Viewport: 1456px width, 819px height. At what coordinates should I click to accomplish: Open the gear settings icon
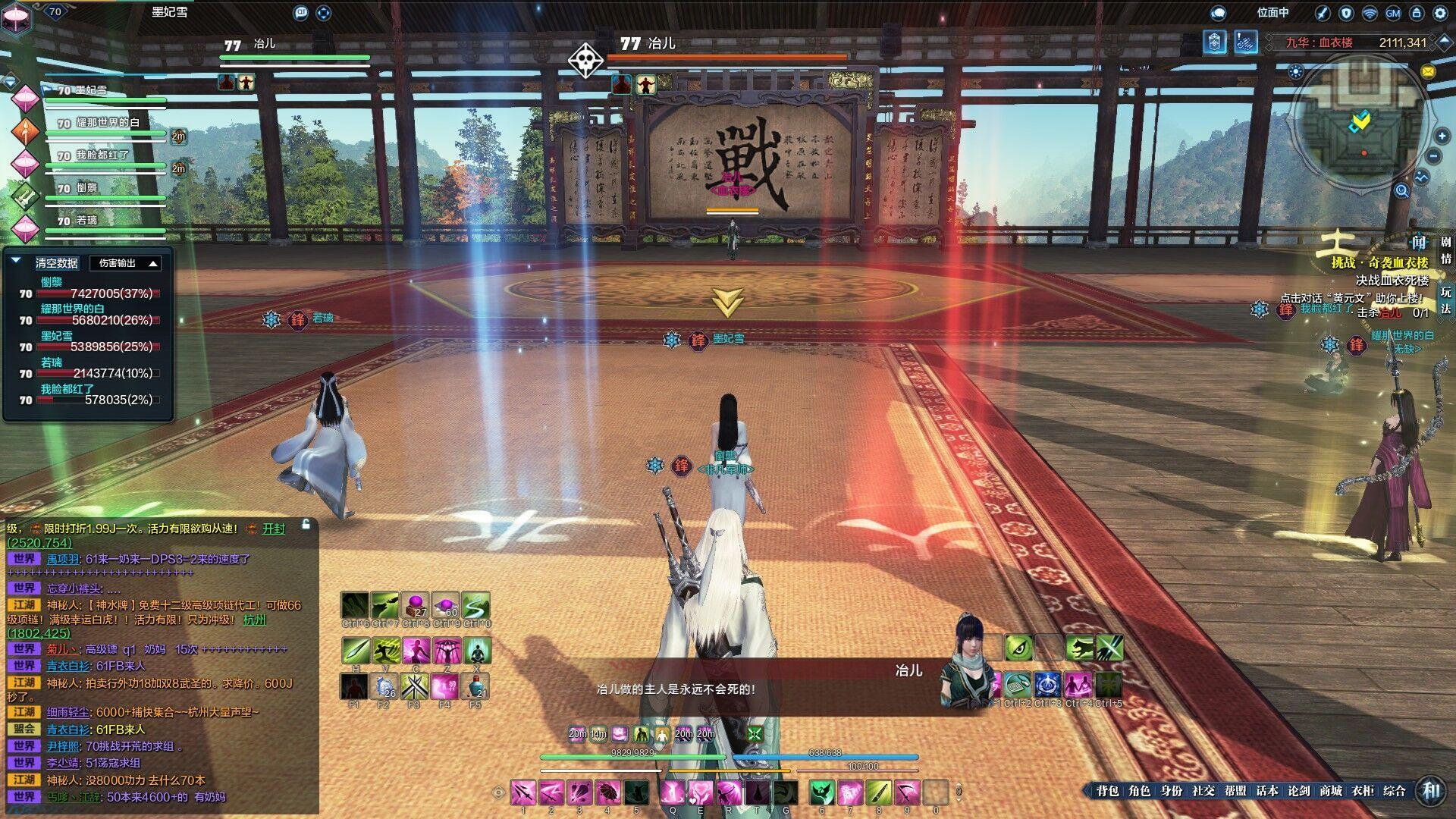1440,13
